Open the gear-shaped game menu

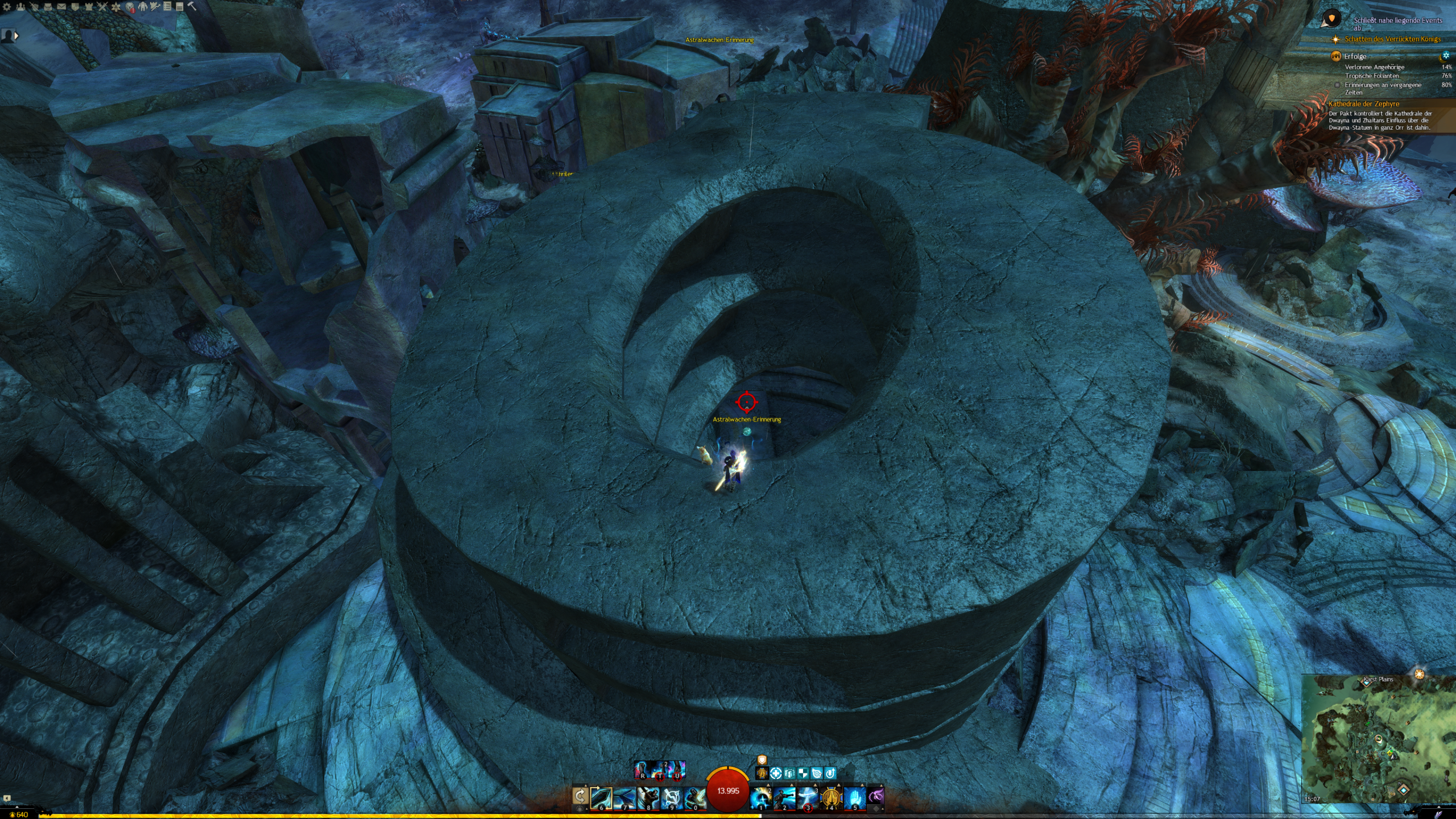point(7,7)
